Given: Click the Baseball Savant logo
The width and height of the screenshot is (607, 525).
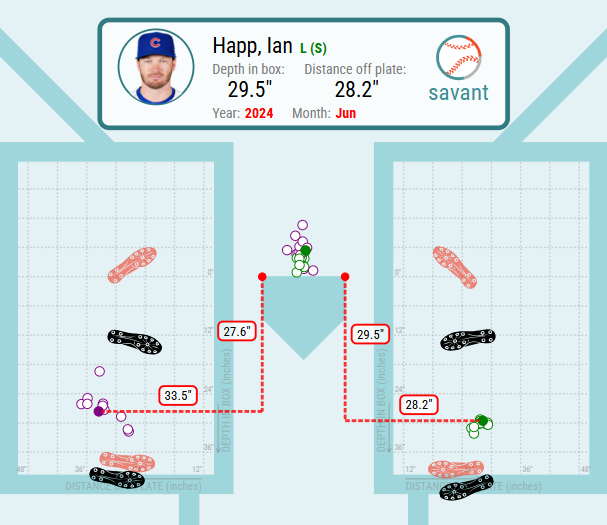Looking at the screenshot, I should (x=458, y=70).
